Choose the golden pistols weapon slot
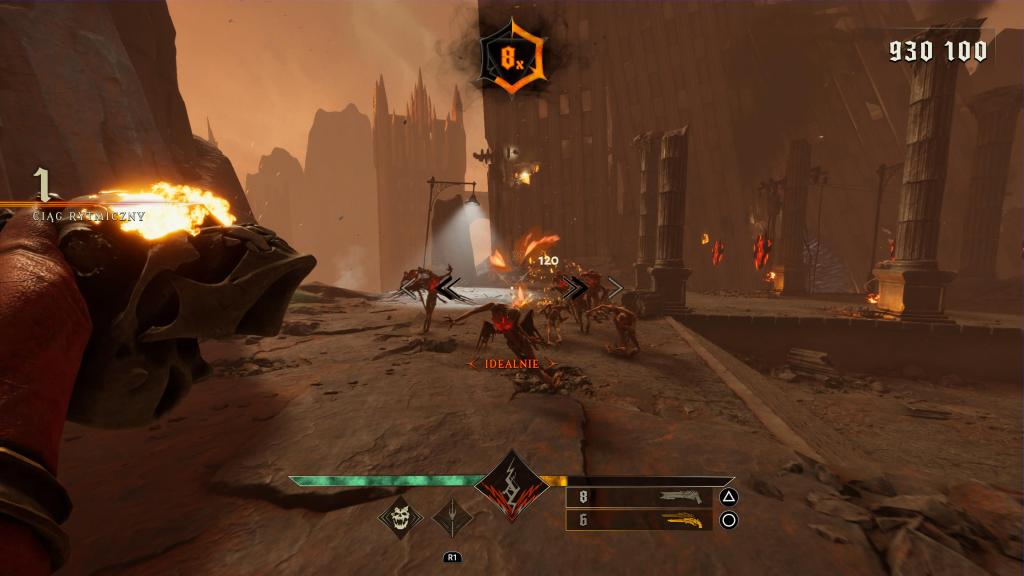The image size is (1024, 576). pyautogui.click(x=639, y=520)
